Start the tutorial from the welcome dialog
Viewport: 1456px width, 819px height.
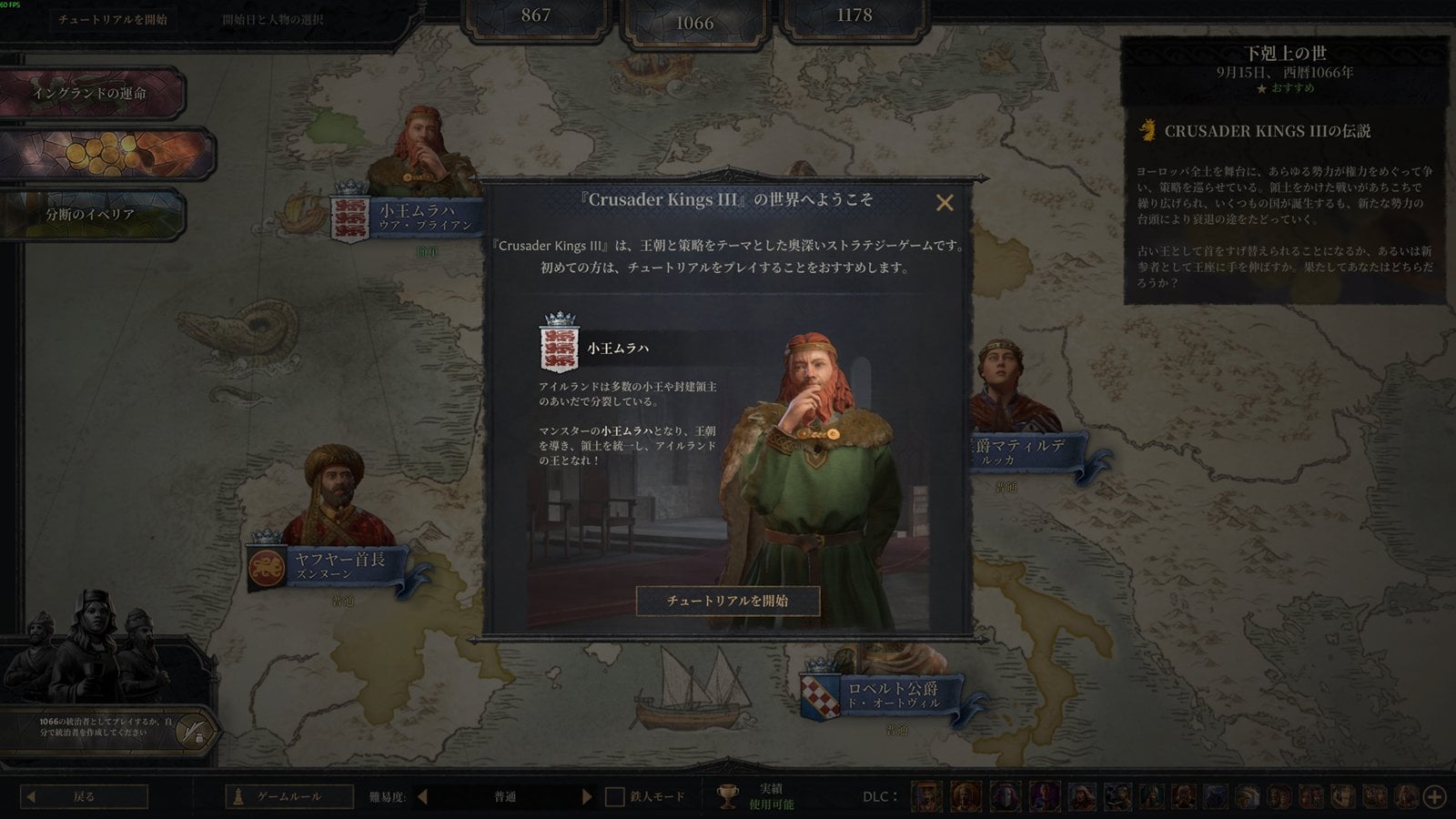click(x=727, y=601)
